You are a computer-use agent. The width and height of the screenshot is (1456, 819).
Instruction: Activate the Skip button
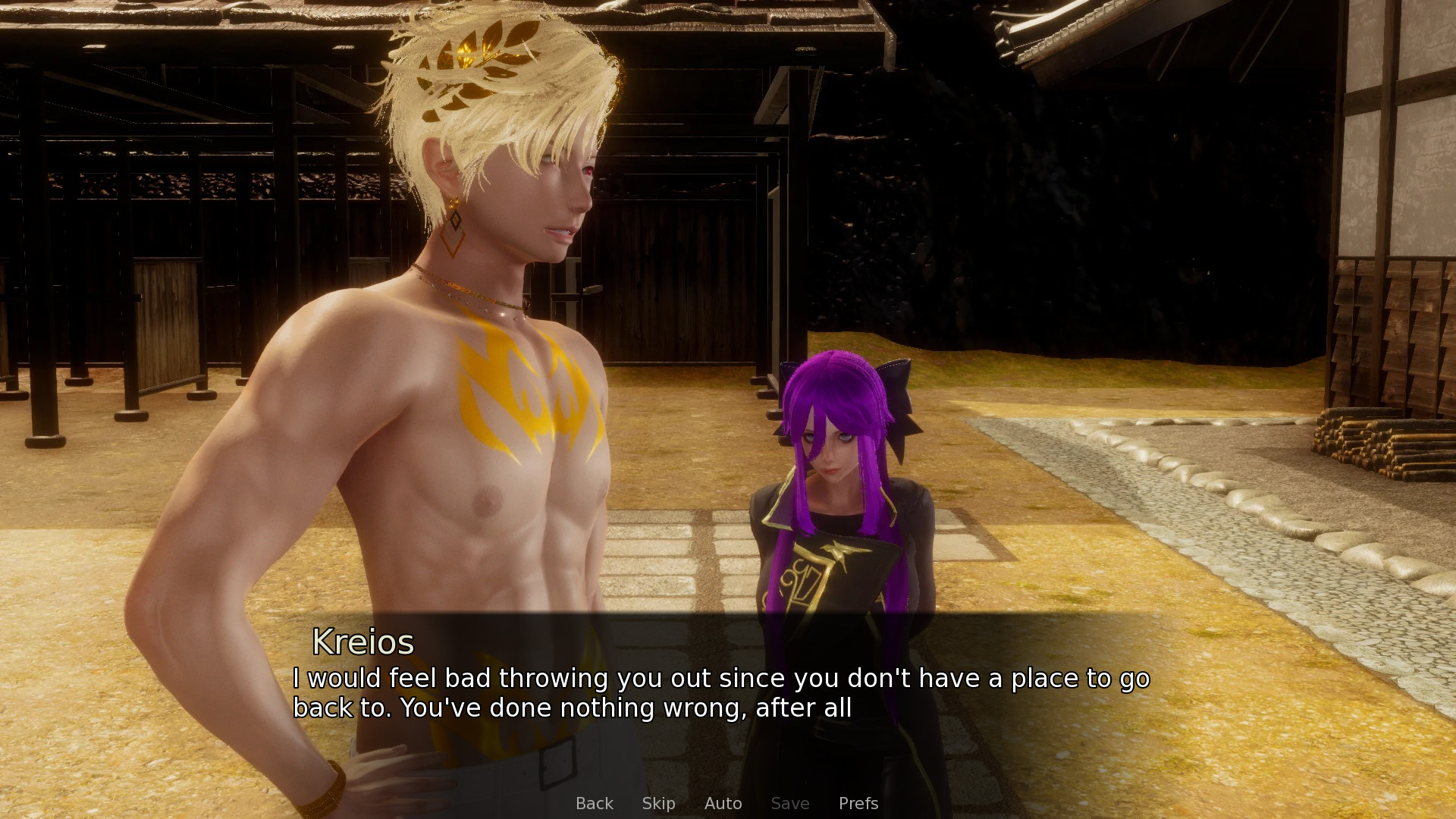tap(658, 803)
